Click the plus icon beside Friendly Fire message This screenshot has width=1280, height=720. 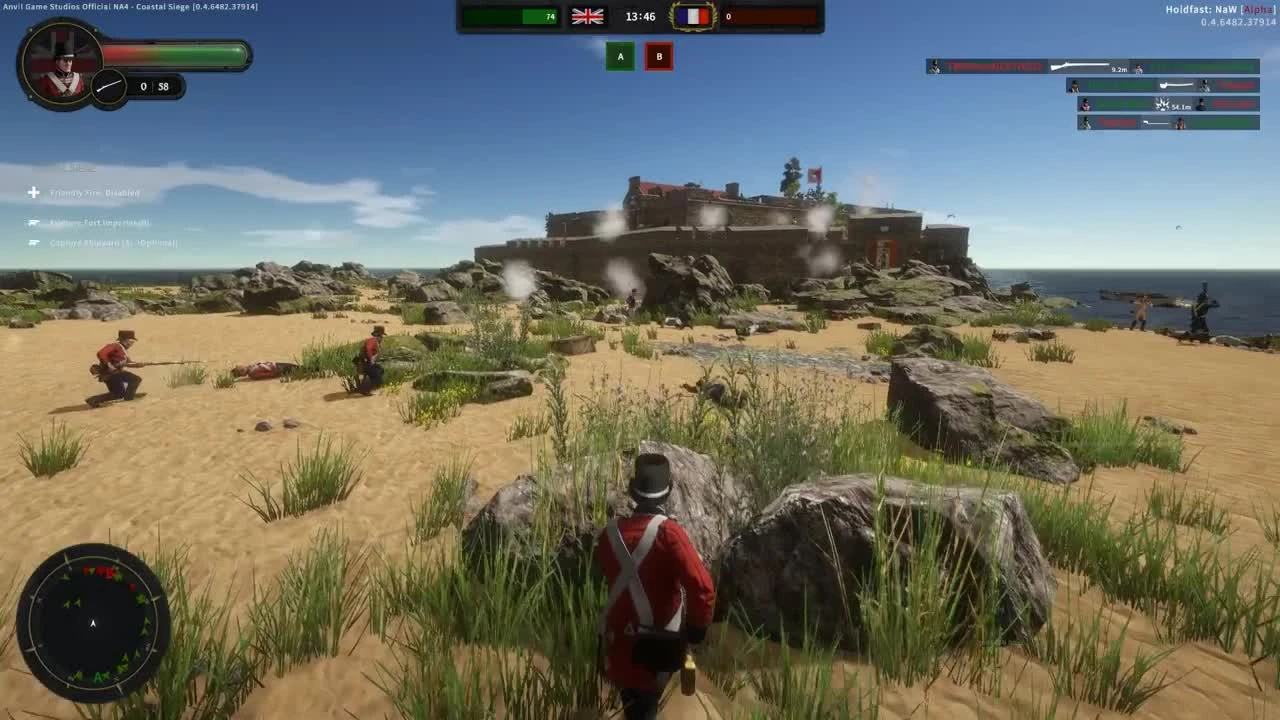(x=33, y=193)
